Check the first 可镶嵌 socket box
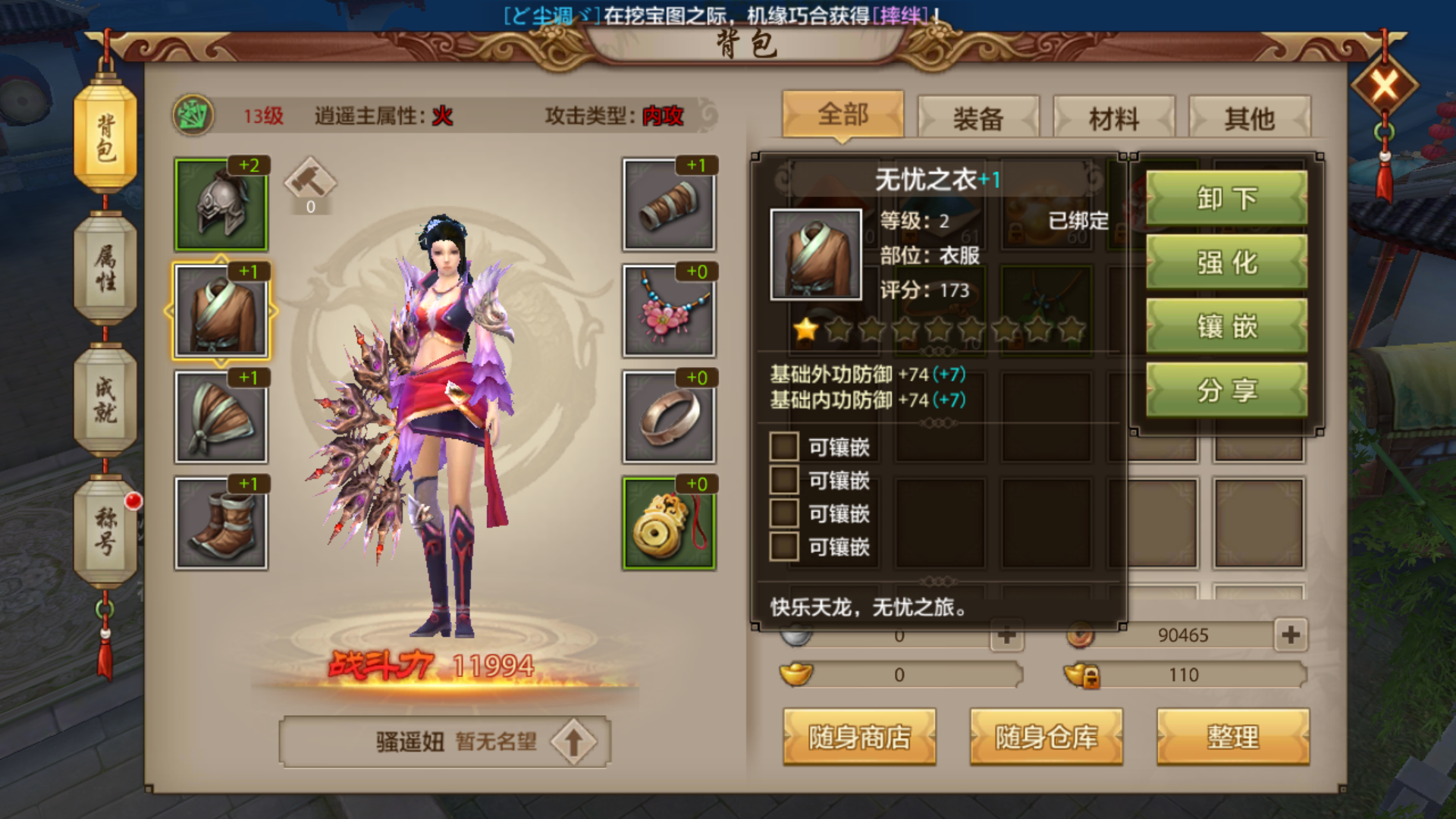 (x=783, y=447)
